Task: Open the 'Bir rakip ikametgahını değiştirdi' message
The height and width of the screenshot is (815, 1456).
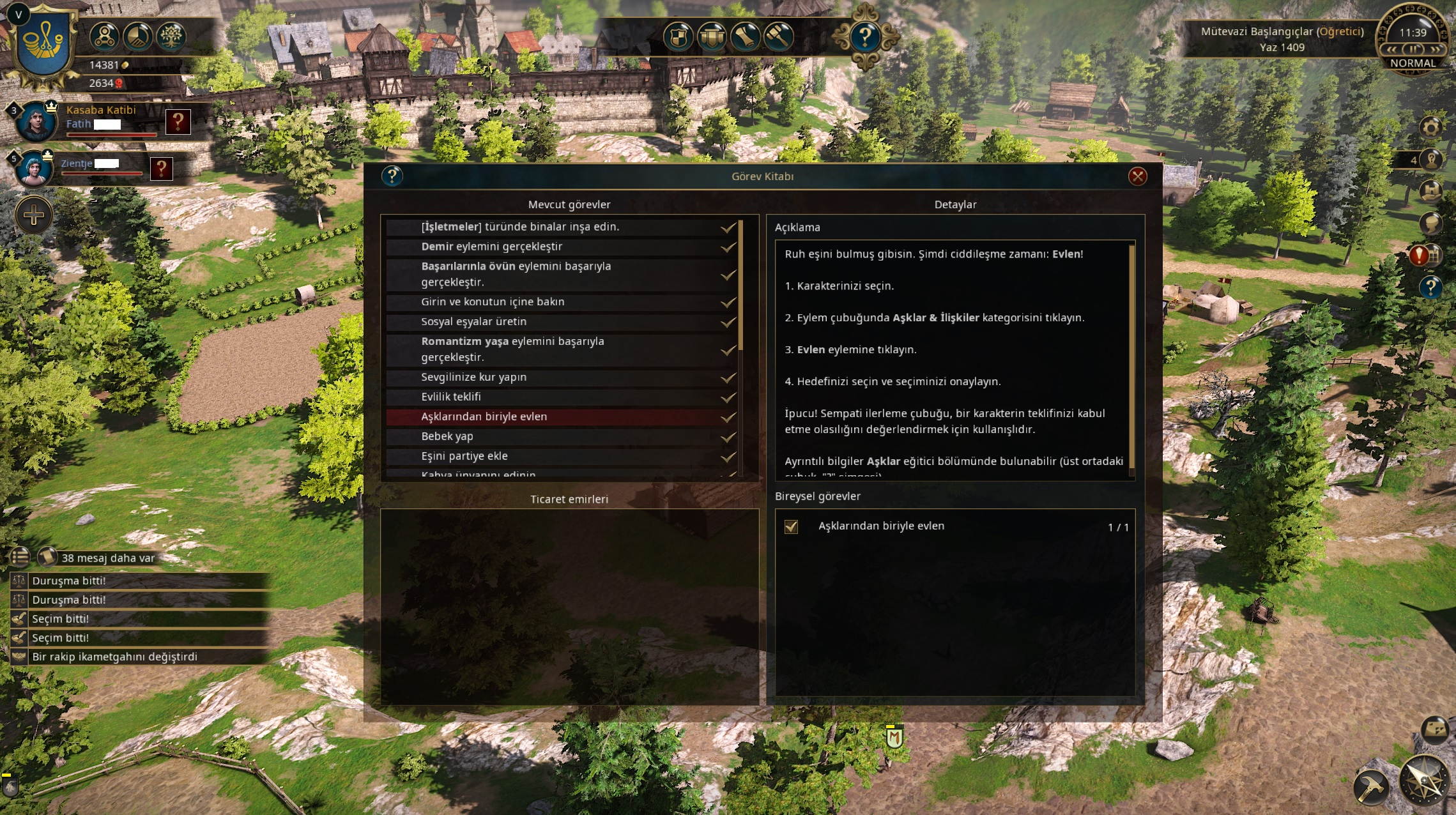Action: click(x=115, y=657)
